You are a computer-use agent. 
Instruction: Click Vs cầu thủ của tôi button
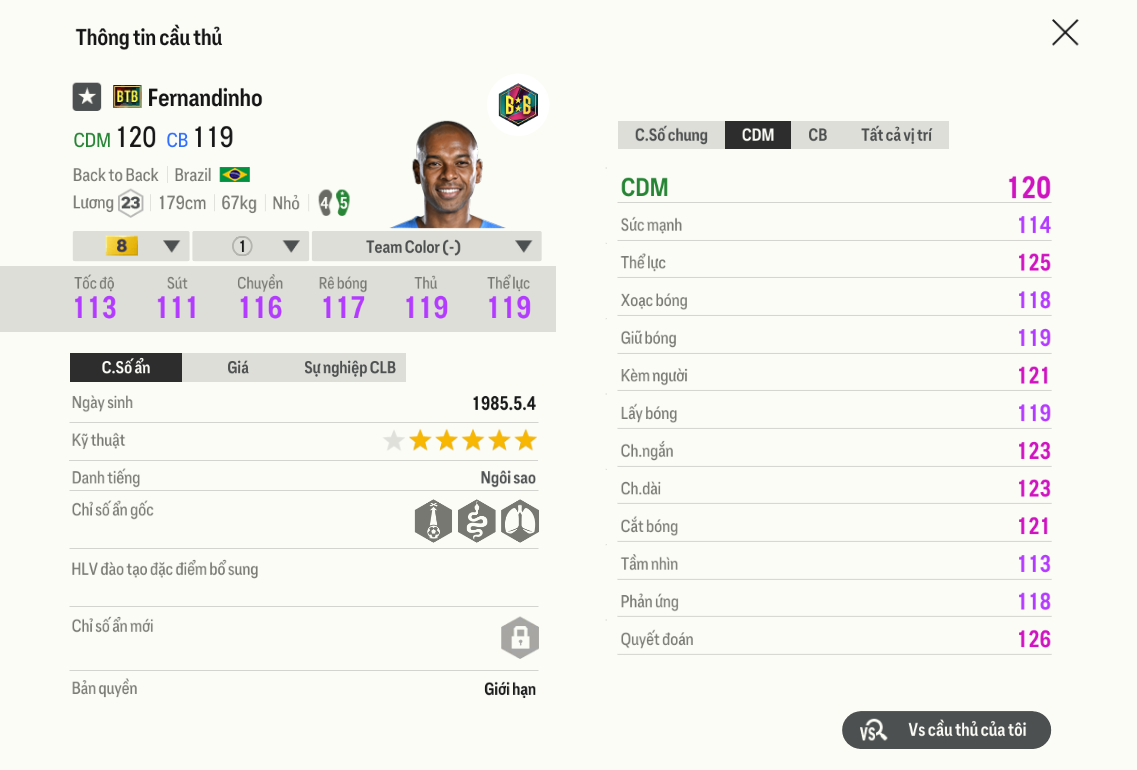pyautogui.click(x=946, y=730)
